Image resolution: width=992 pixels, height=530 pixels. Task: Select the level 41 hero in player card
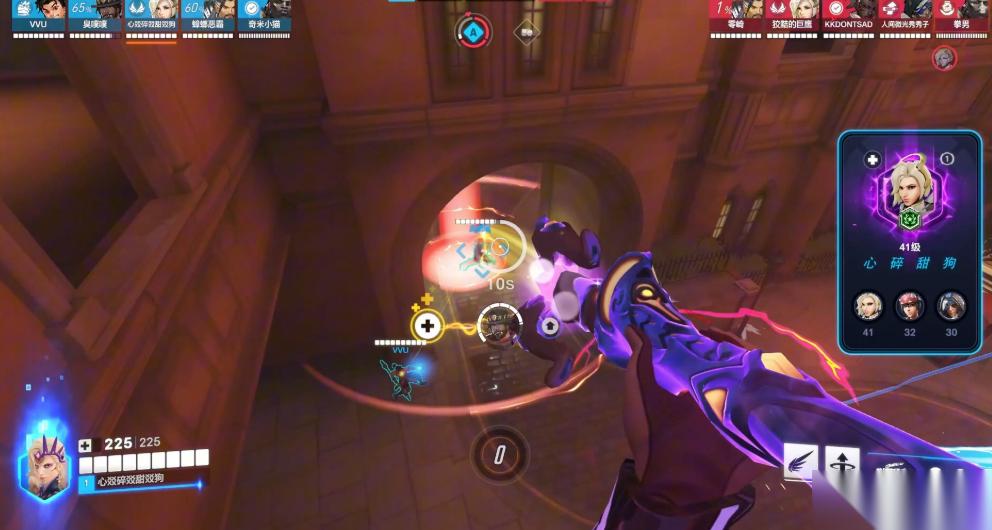pyautogui.click(x=868, y=305)
